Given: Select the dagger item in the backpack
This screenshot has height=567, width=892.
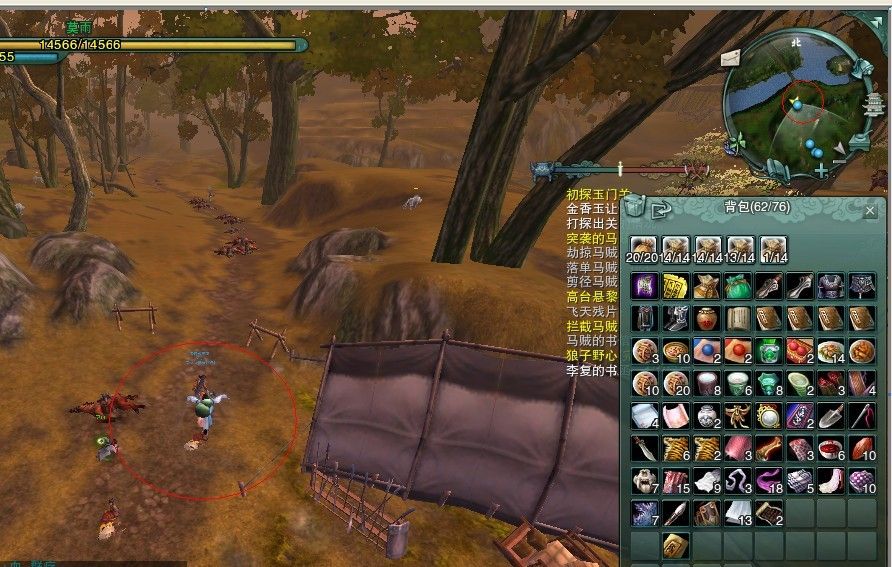Looking at the screenshot, I should point(644,448).
